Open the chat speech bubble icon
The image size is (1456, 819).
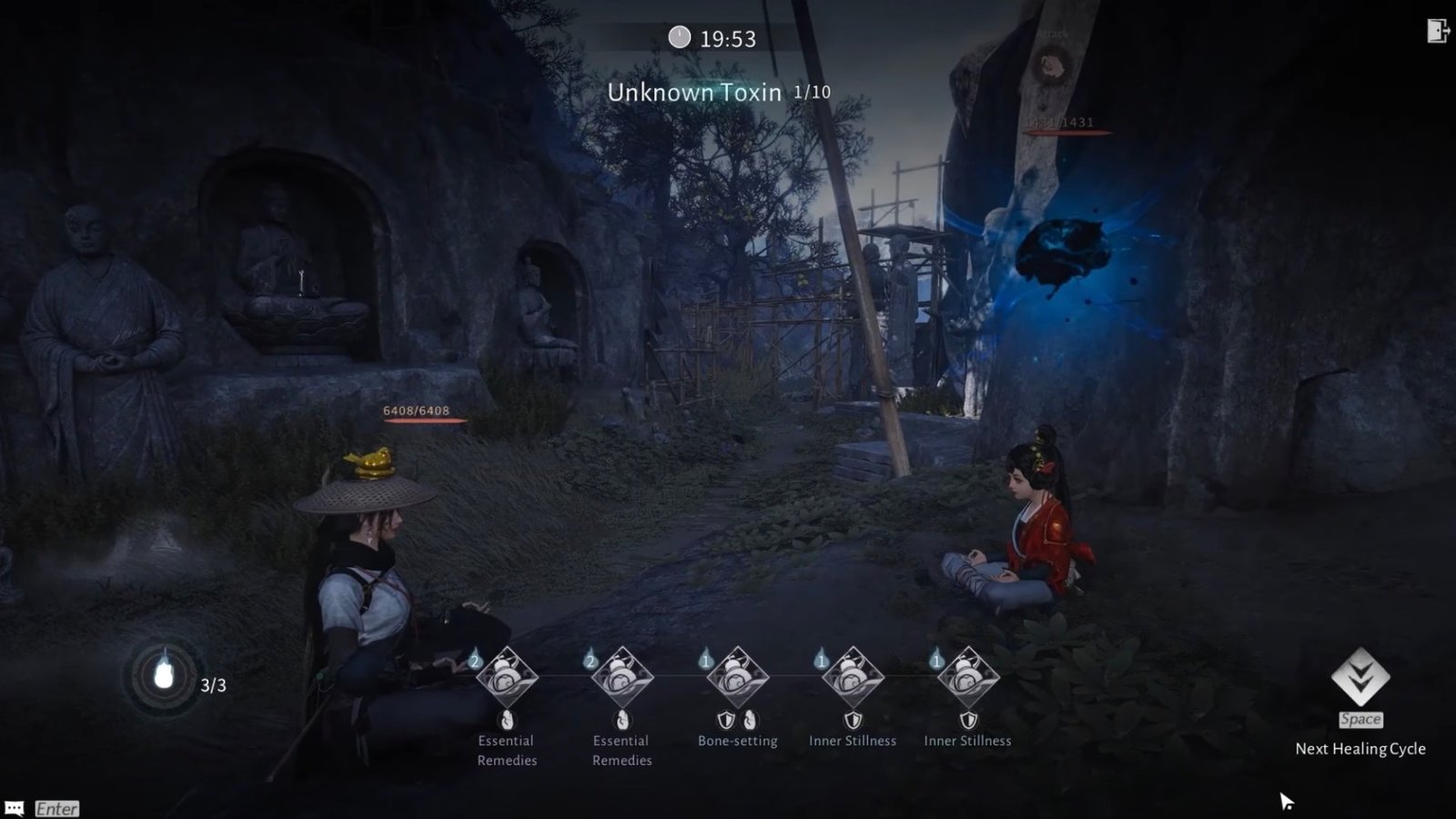(x=15, y=808)
